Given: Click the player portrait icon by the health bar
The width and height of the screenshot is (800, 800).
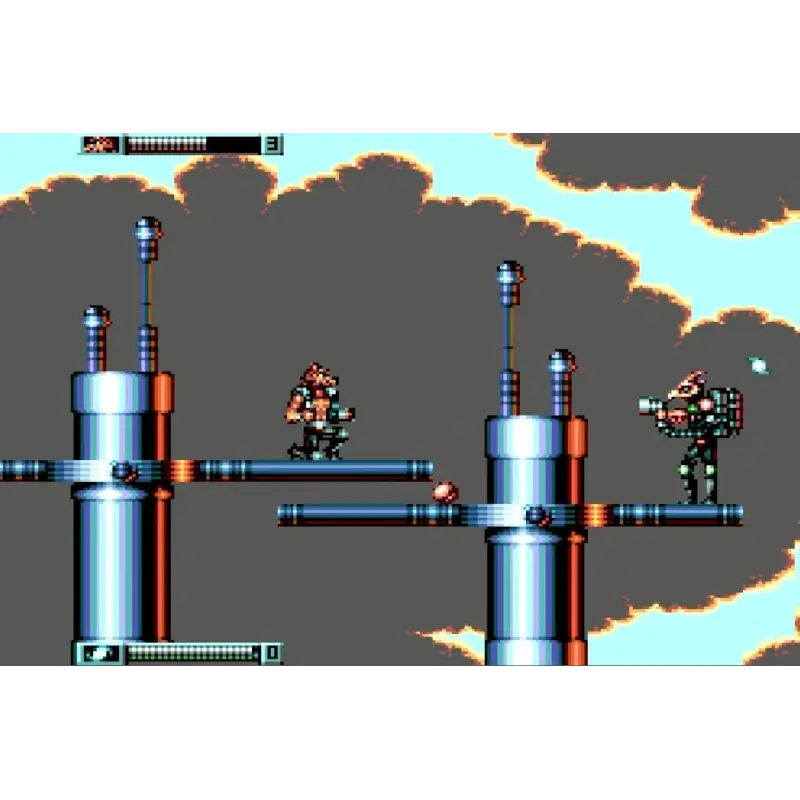Looking at the screenshot, I should pos(101,145).
